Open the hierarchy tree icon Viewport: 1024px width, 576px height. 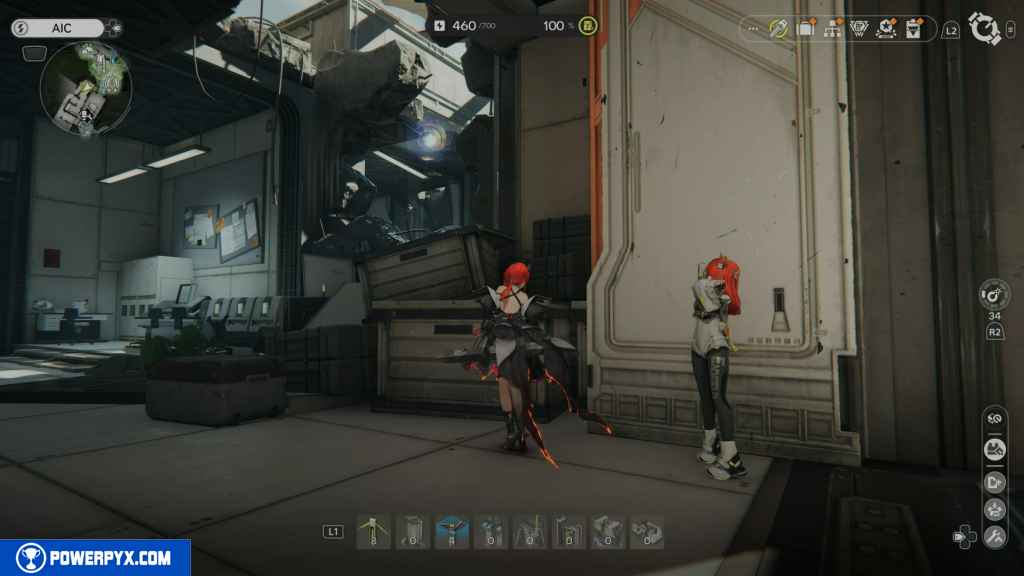[x=832, y=29]
